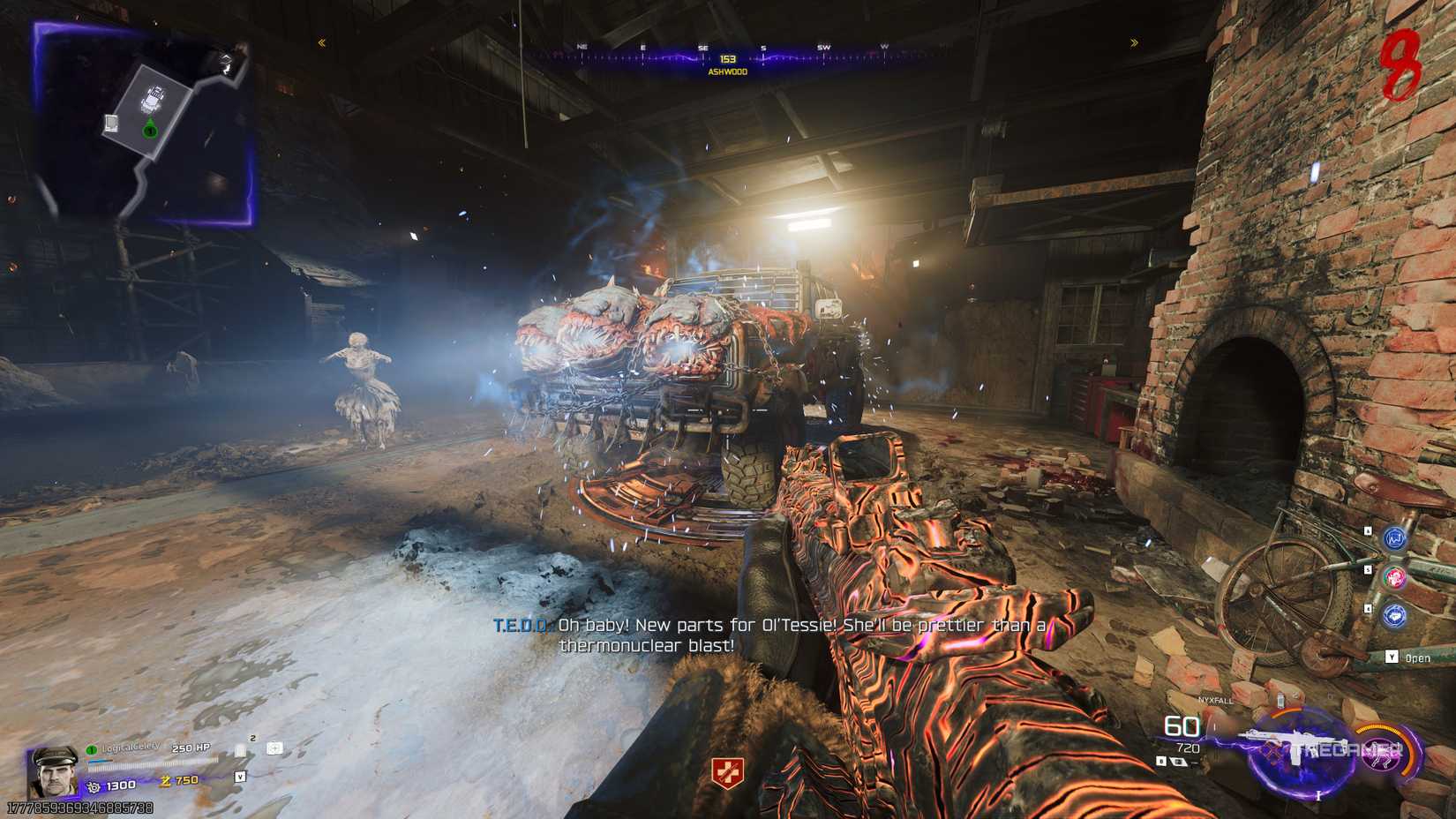1456x819 pixels.
Task: Click the gas mask equipment icon above the V key
Action: point(241,750)
